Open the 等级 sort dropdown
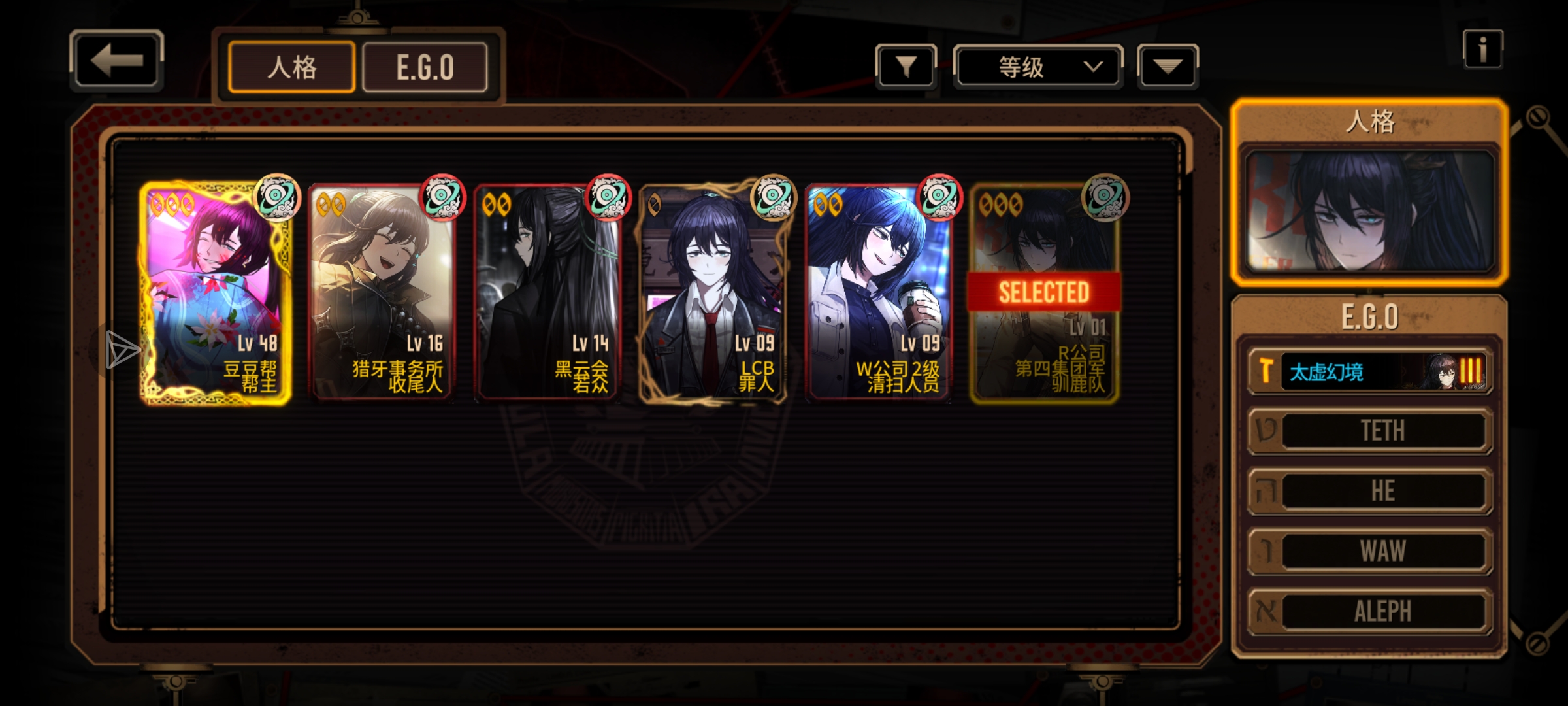 coord(1037,67)
